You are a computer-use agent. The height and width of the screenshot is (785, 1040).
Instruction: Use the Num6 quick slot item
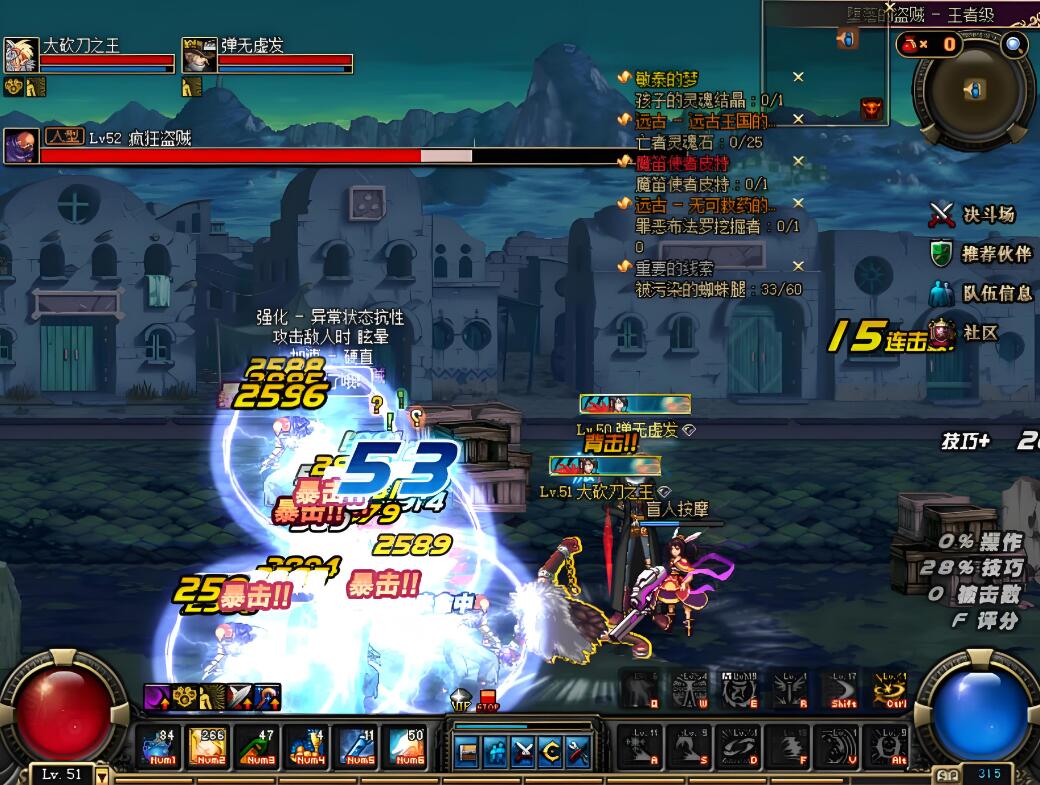click(x=406, y=747)
